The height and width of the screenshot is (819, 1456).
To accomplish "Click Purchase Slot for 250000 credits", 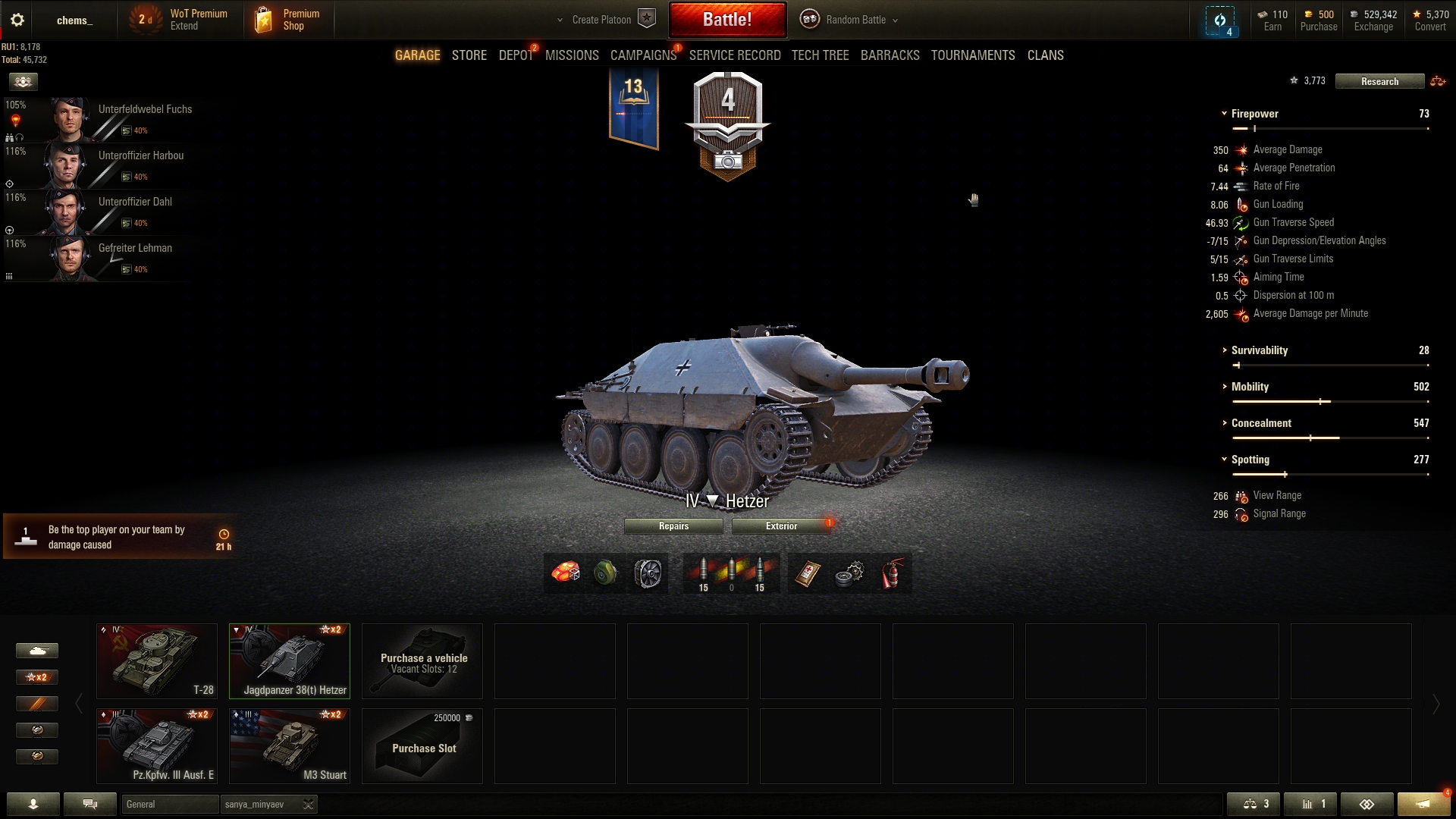I will click(422, 745).
